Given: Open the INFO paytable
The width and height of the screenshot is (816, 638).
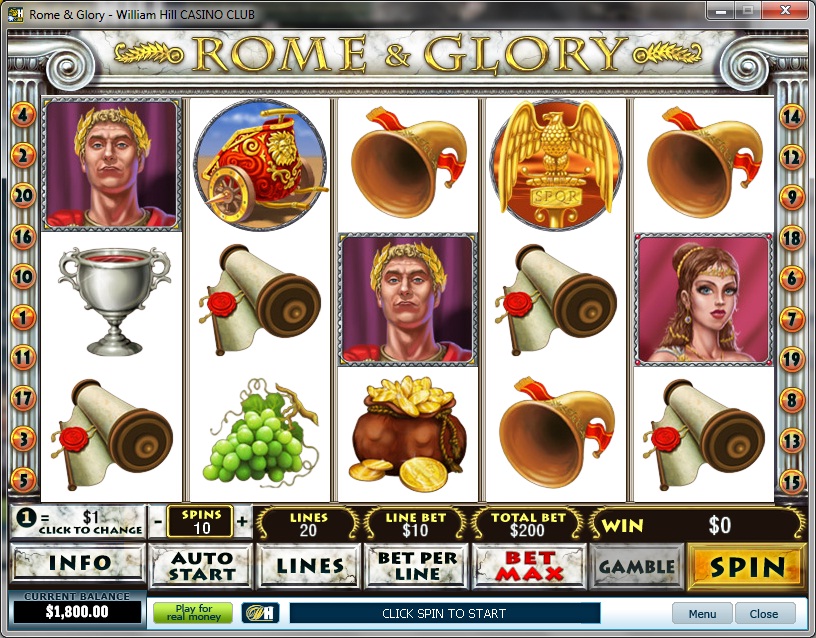Looking at the screenshot, I should [x=78, y=566].
